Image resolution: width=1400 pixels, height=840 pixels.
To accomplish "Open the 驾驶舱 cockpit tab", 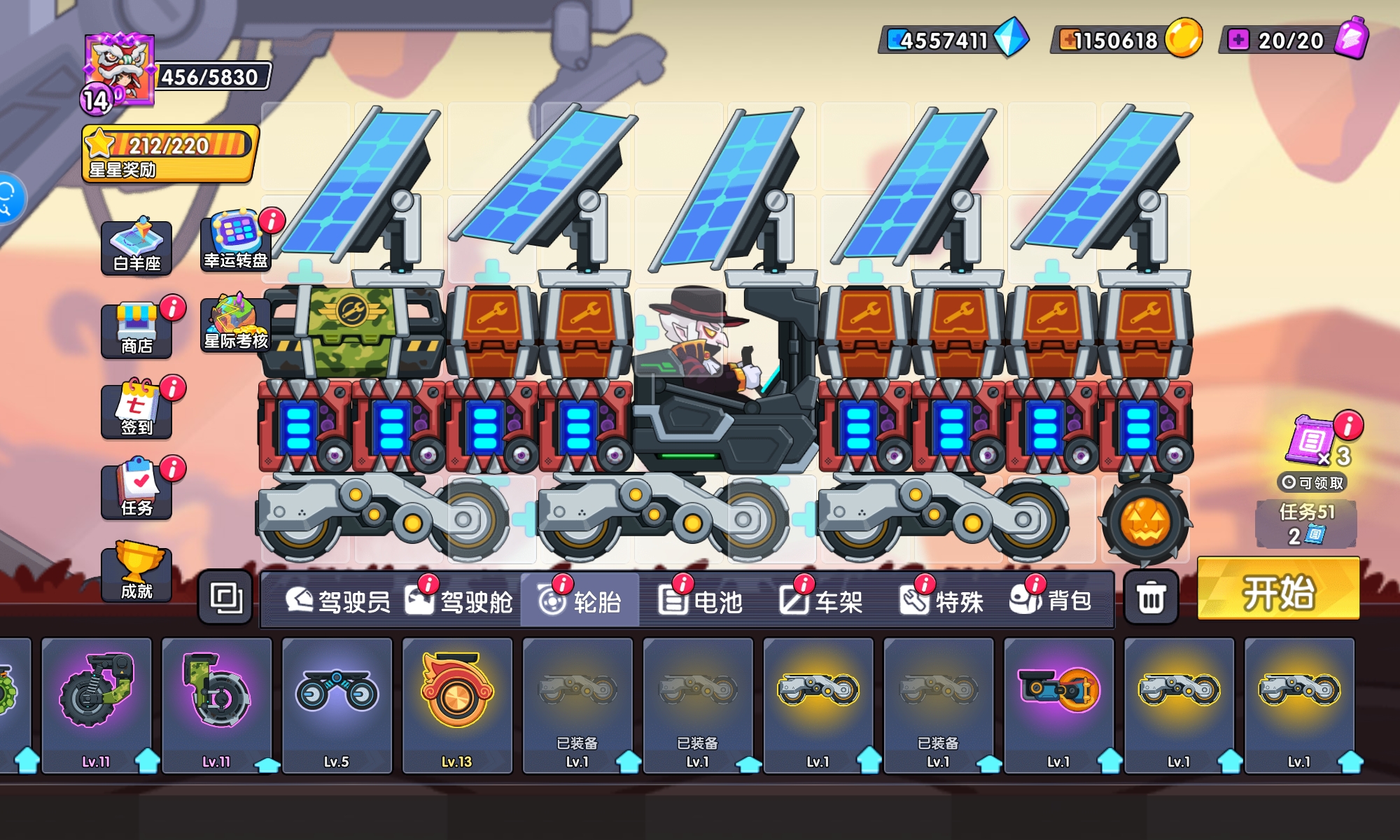I will pyautogui.click(x=460, y=601).
